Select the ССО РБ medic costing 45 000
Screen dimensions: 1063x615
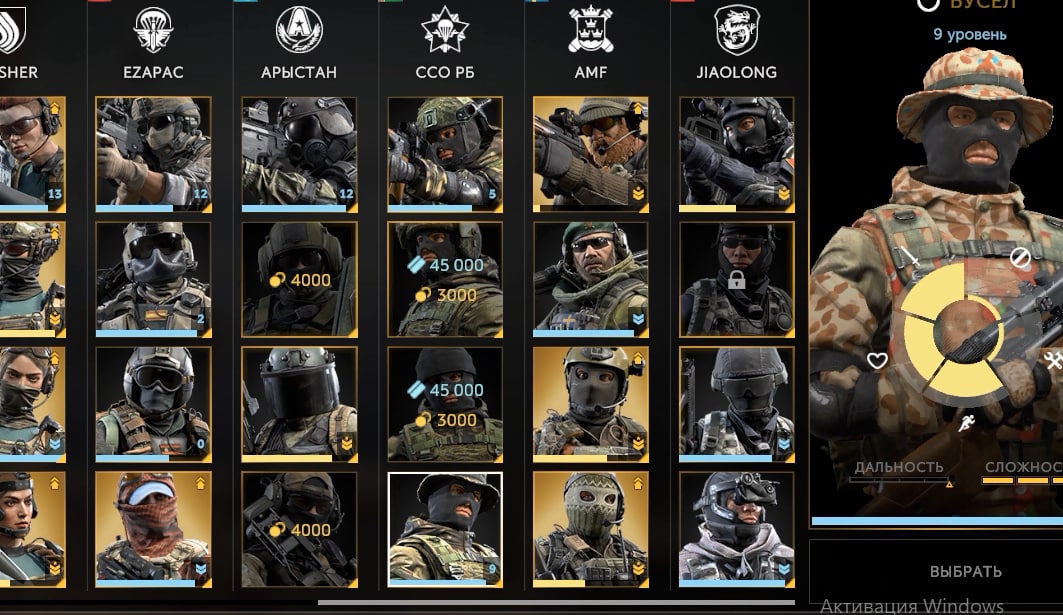[x=445, y=403]
